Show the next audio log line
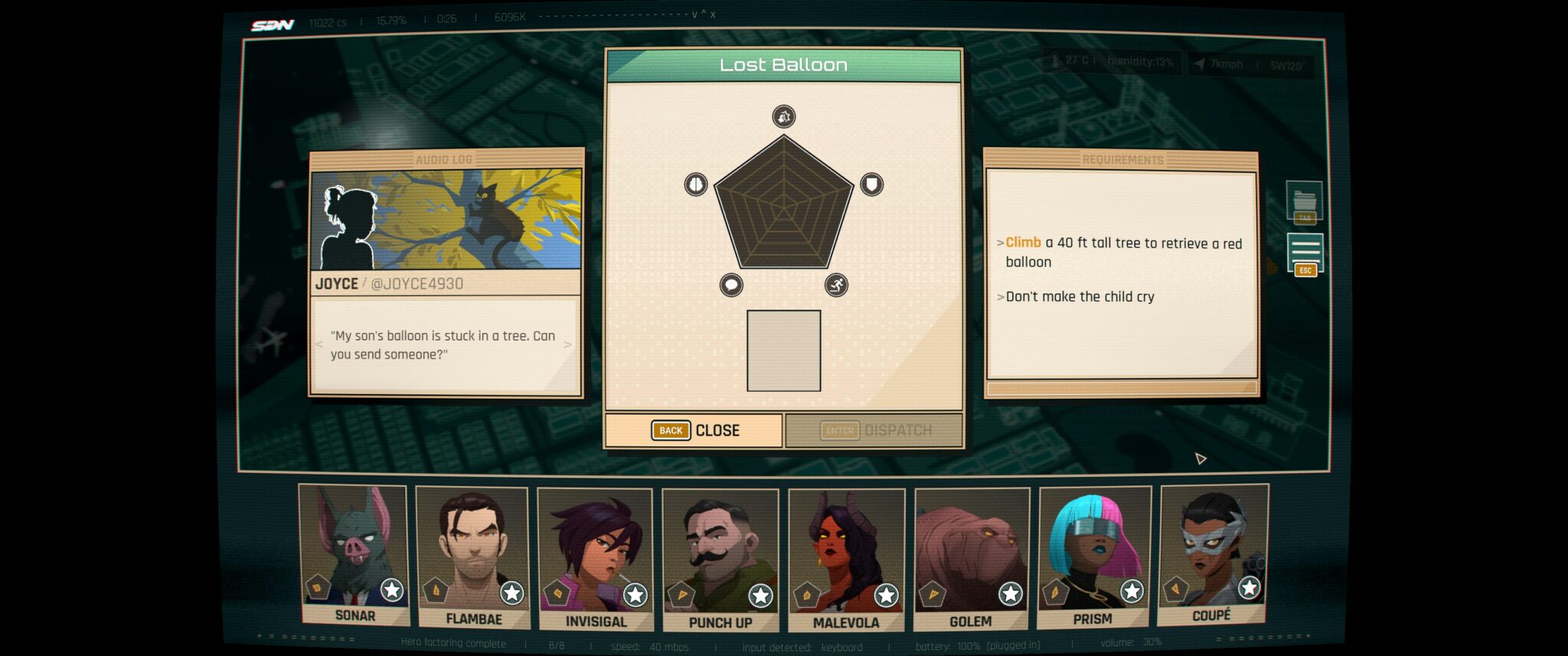The width and height of the screenshot is (1568, 656). click(567, 344)
